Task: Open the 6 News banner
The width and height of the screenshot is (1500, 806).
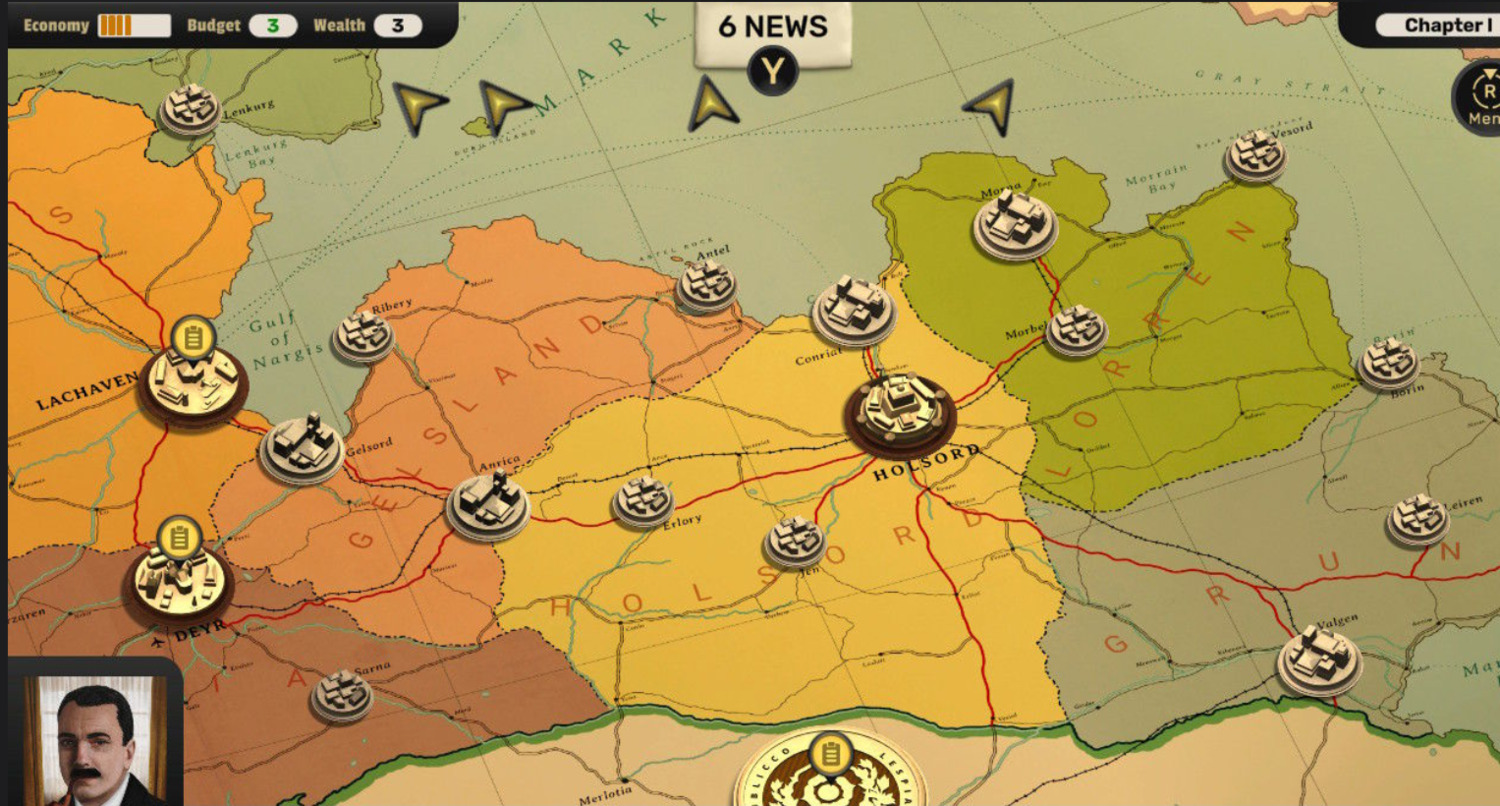Action: 771,28
